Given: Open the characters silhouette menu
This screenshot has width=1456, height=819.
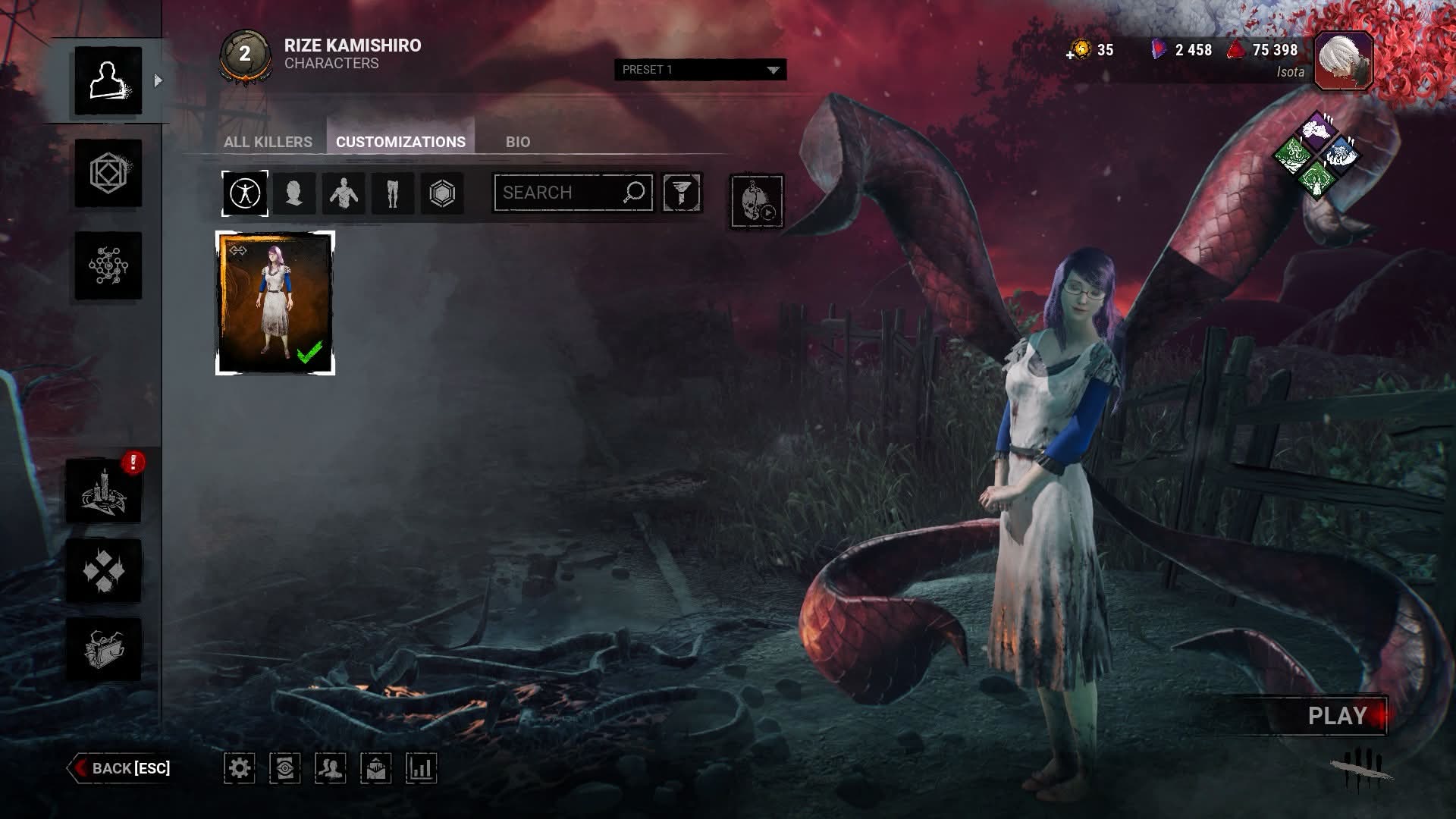Looking at the screenshot, I should tap(108, 81).
